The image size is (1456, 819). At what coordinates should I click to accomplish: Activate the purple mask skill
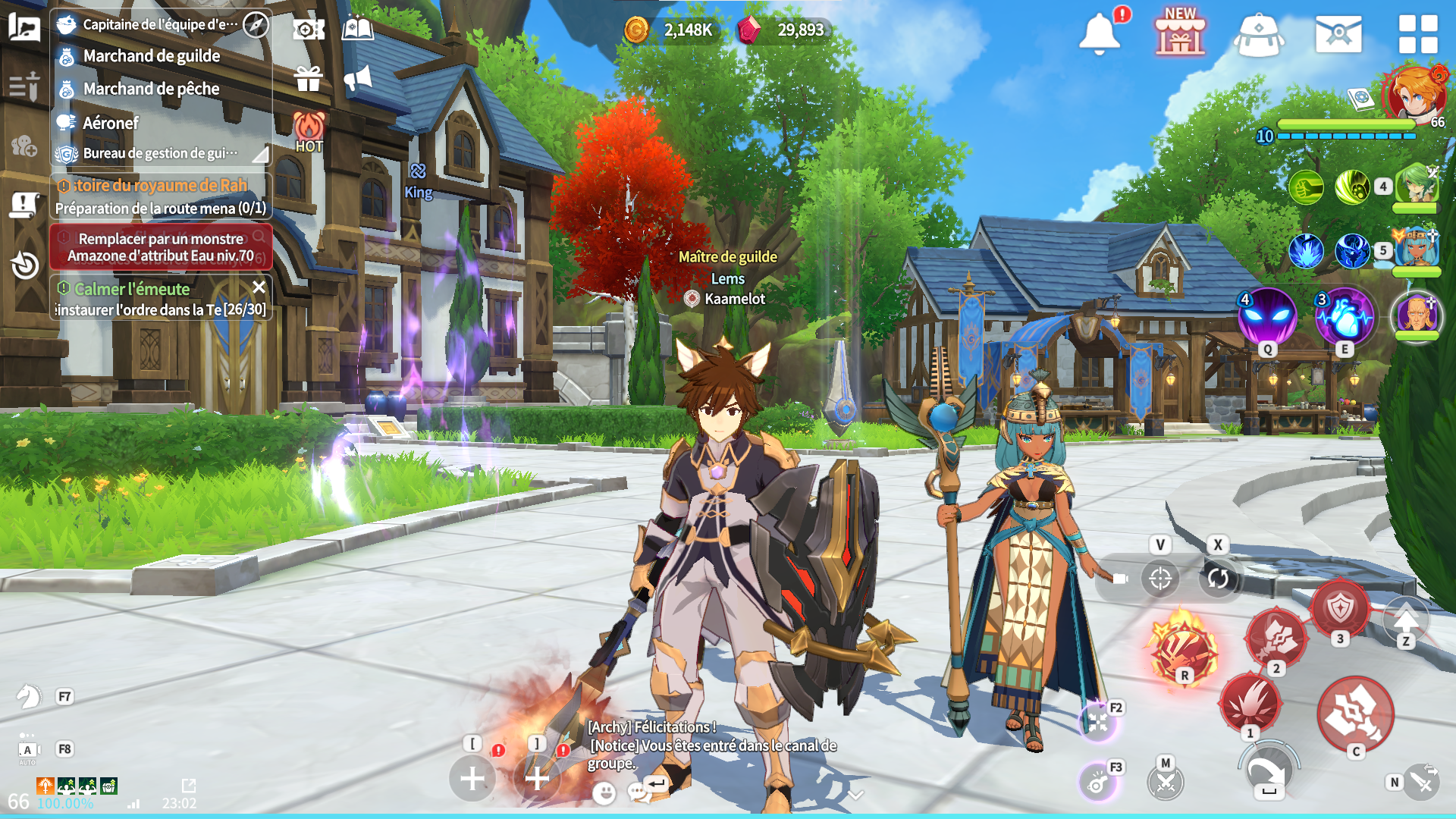tap(1267, 317)
